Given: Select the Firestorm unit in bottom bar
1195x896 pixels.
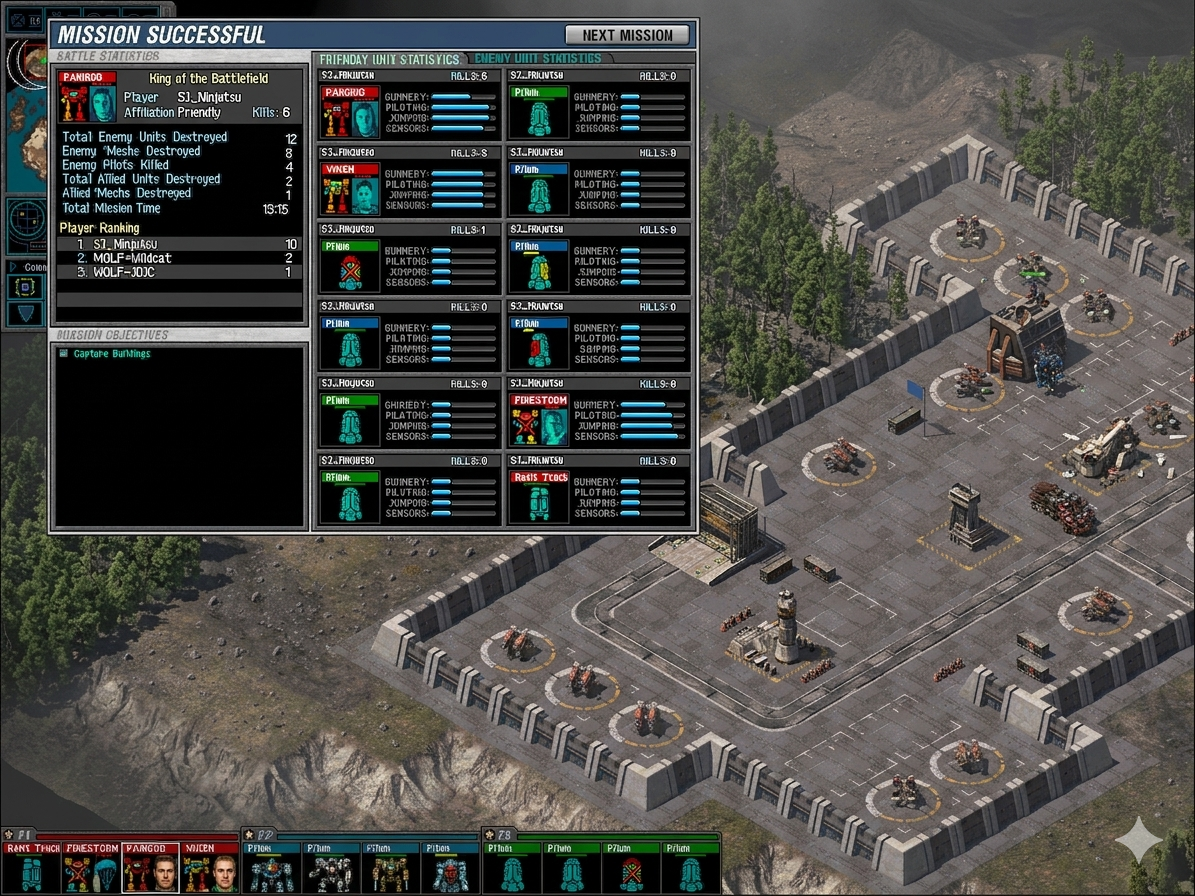Looking at the screenshot, I should pos(91,867).
